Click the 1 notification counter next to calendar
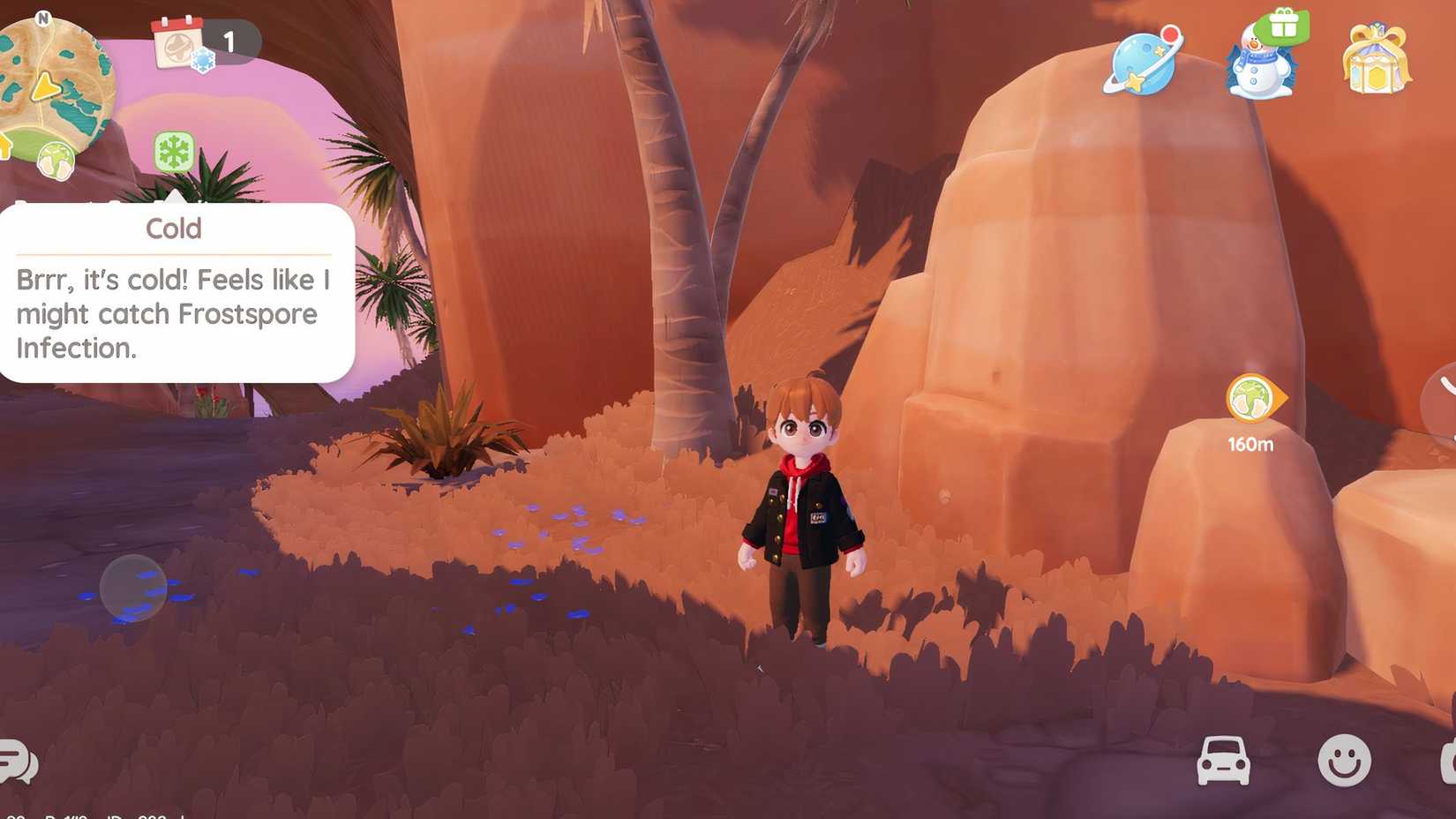 [x=229, y=41]
